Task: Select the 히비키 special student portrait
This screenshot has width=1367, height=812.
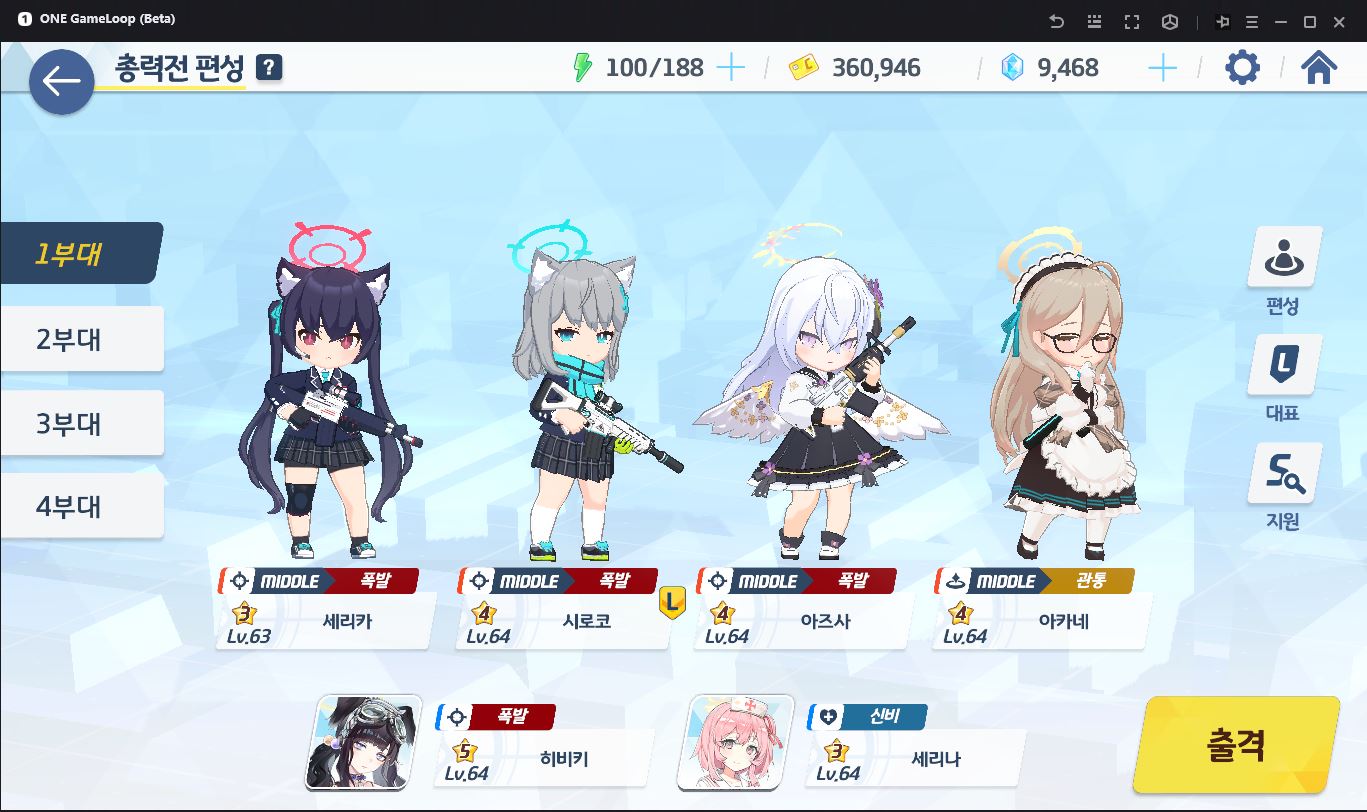Action: [363, 743]
